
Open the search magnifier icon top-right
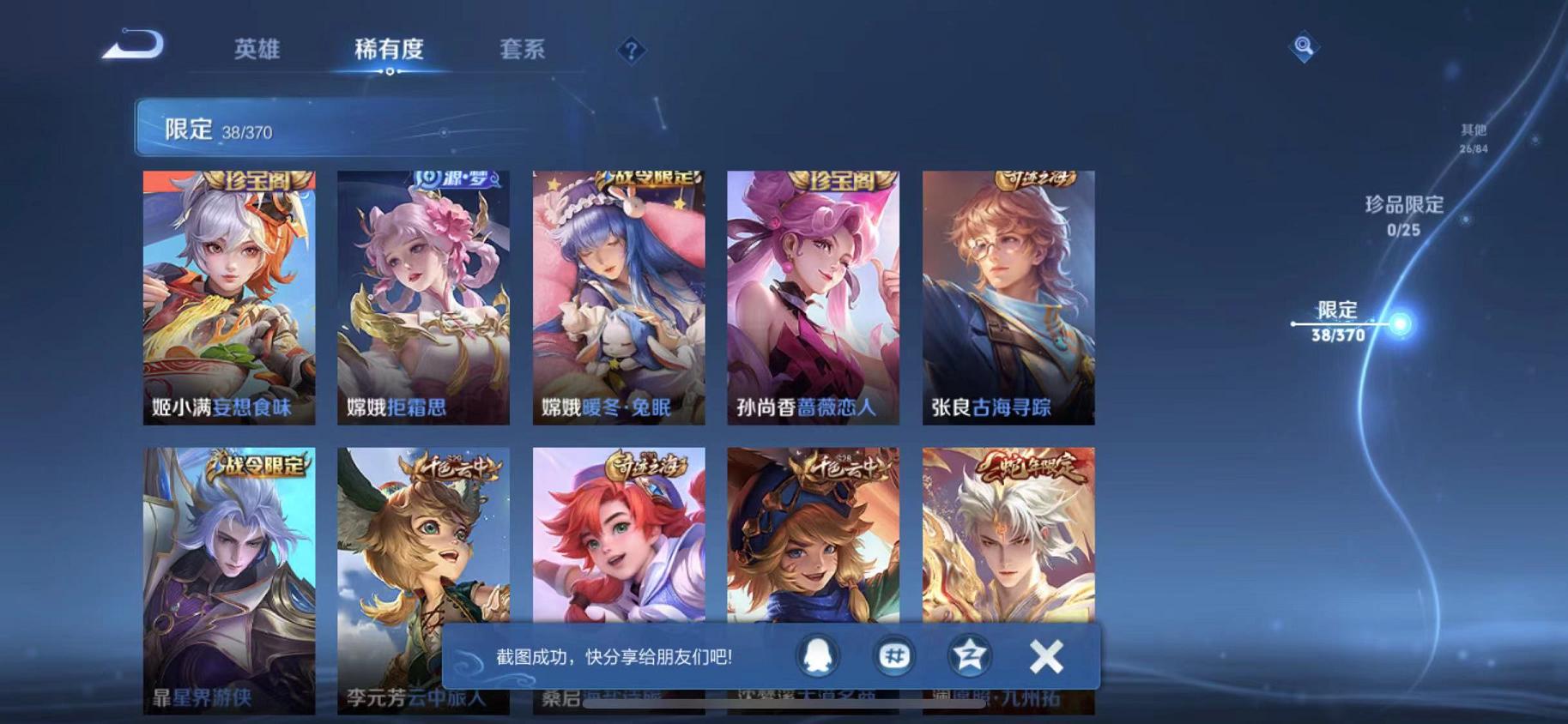(x=1304, y=49)
